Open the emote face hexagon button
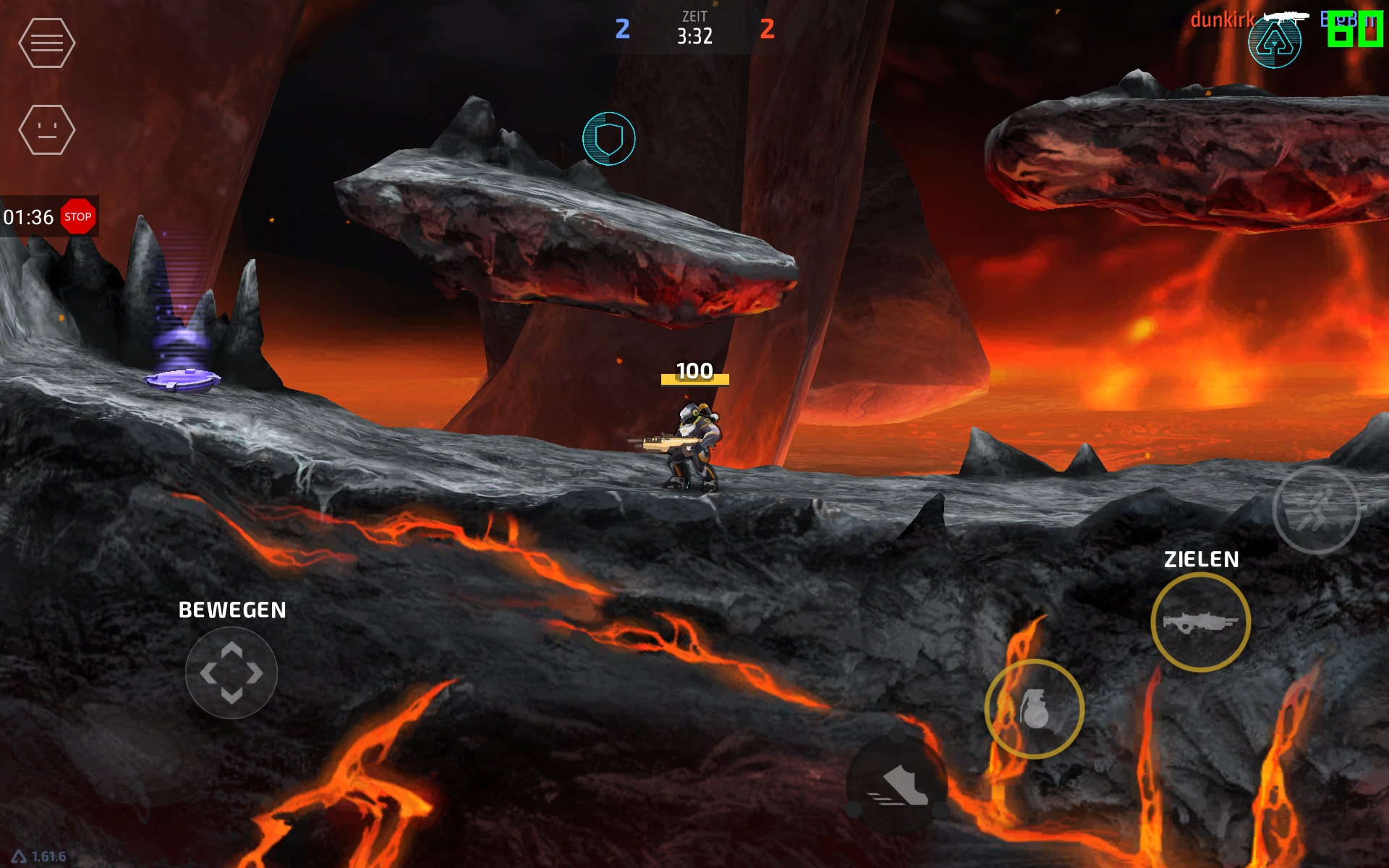 47,130
